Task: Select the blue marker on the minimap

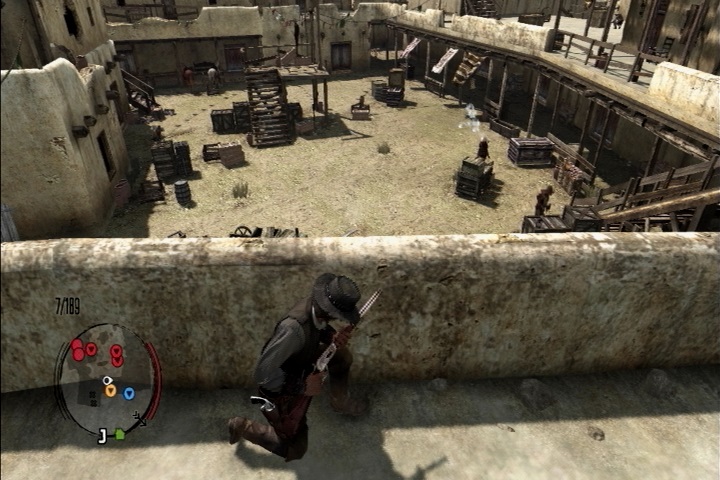Action: [129, 393]
